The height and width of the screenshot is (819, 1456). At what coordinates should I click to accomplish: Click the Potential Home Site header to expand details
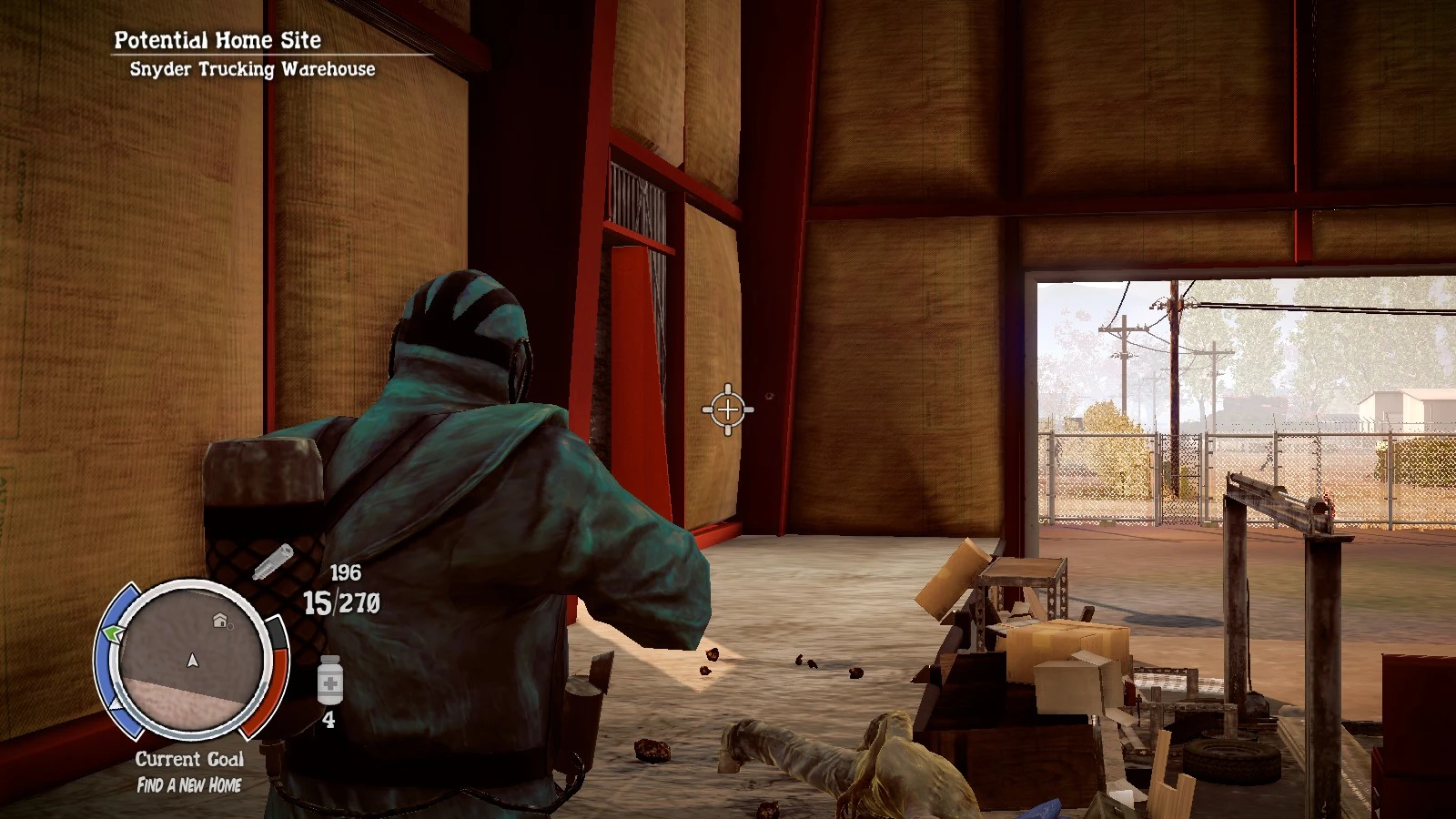[x=218, y=40]
